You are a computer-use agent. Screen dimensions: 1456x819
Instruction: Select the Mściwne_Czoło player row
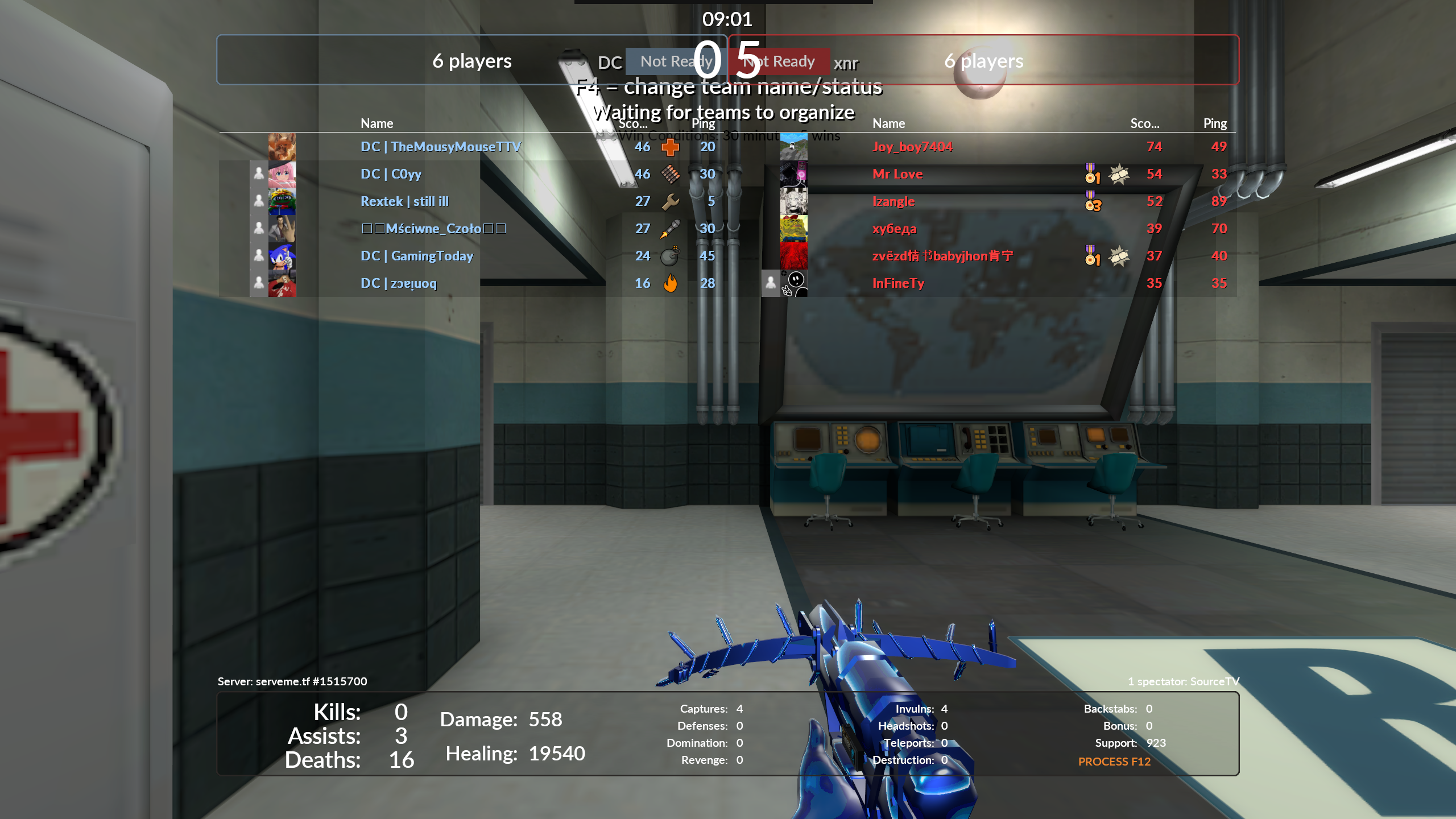point(433,229)
